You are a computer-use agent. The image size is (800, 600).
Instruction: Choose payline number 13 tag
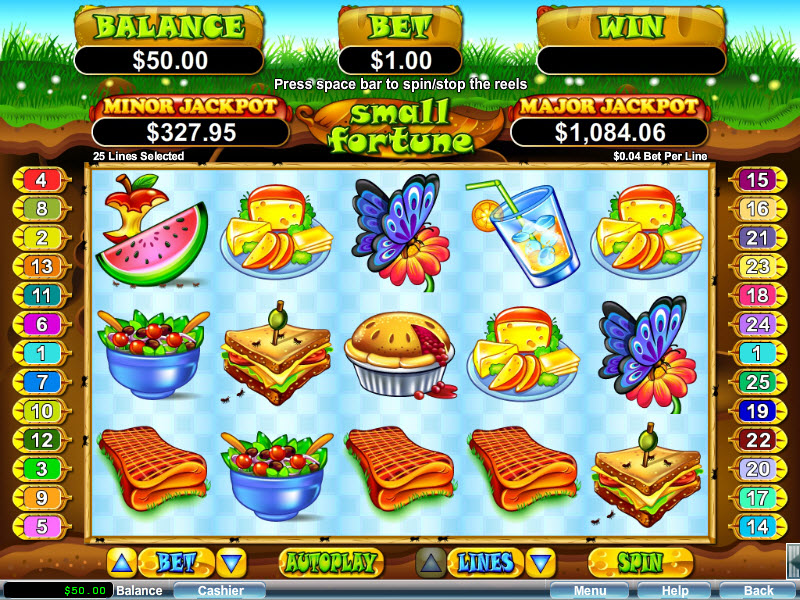tap(42, 267)
